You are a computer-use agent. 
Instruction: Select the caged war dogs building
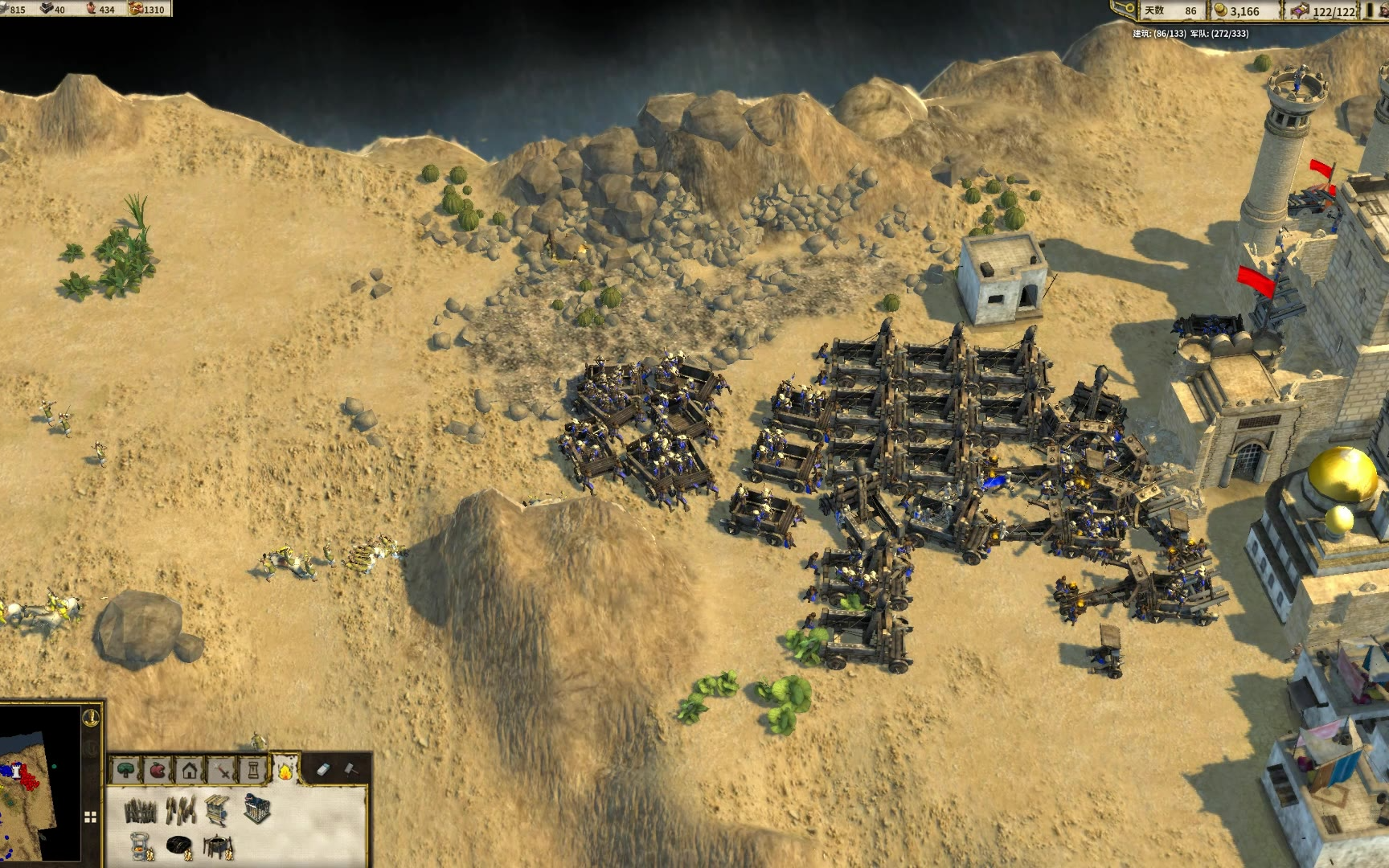(256, 808)
